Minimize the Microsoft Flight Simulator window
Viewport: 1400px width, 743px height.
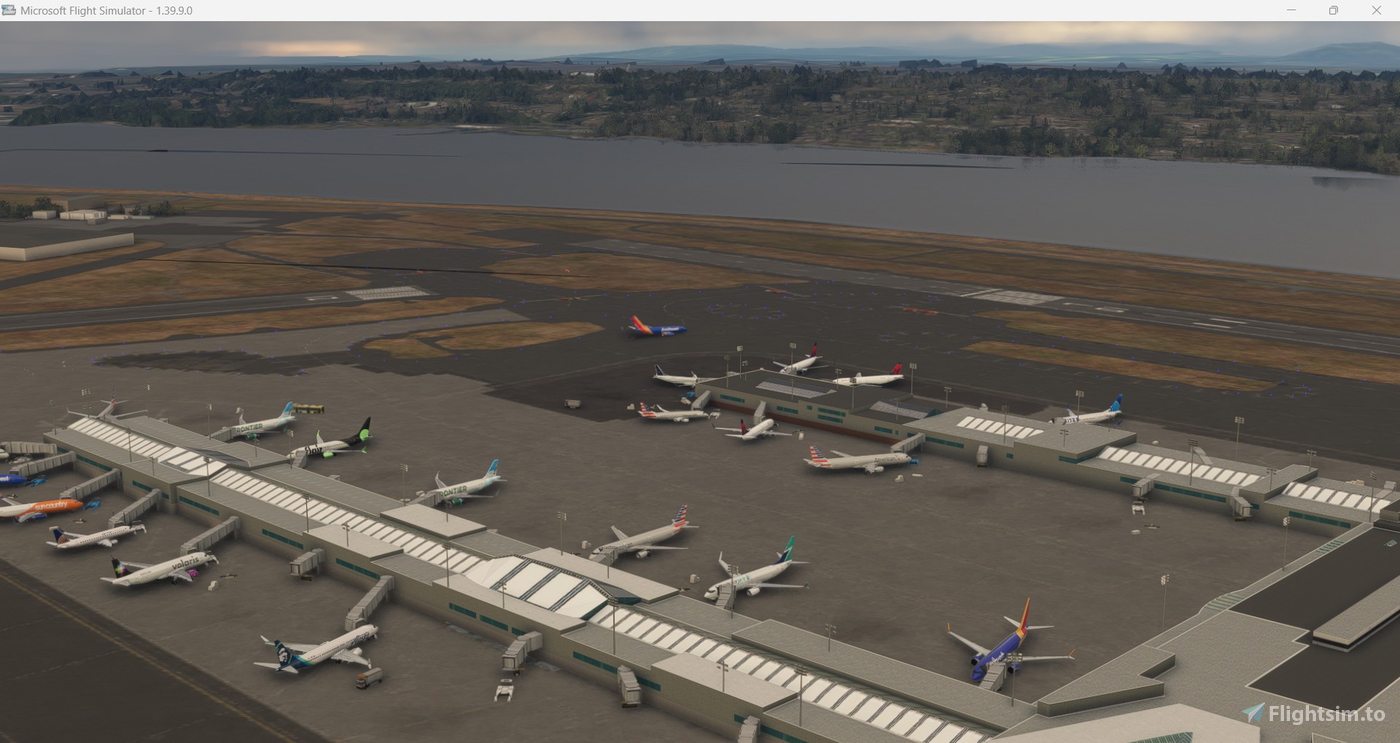tap(1290, 10)
